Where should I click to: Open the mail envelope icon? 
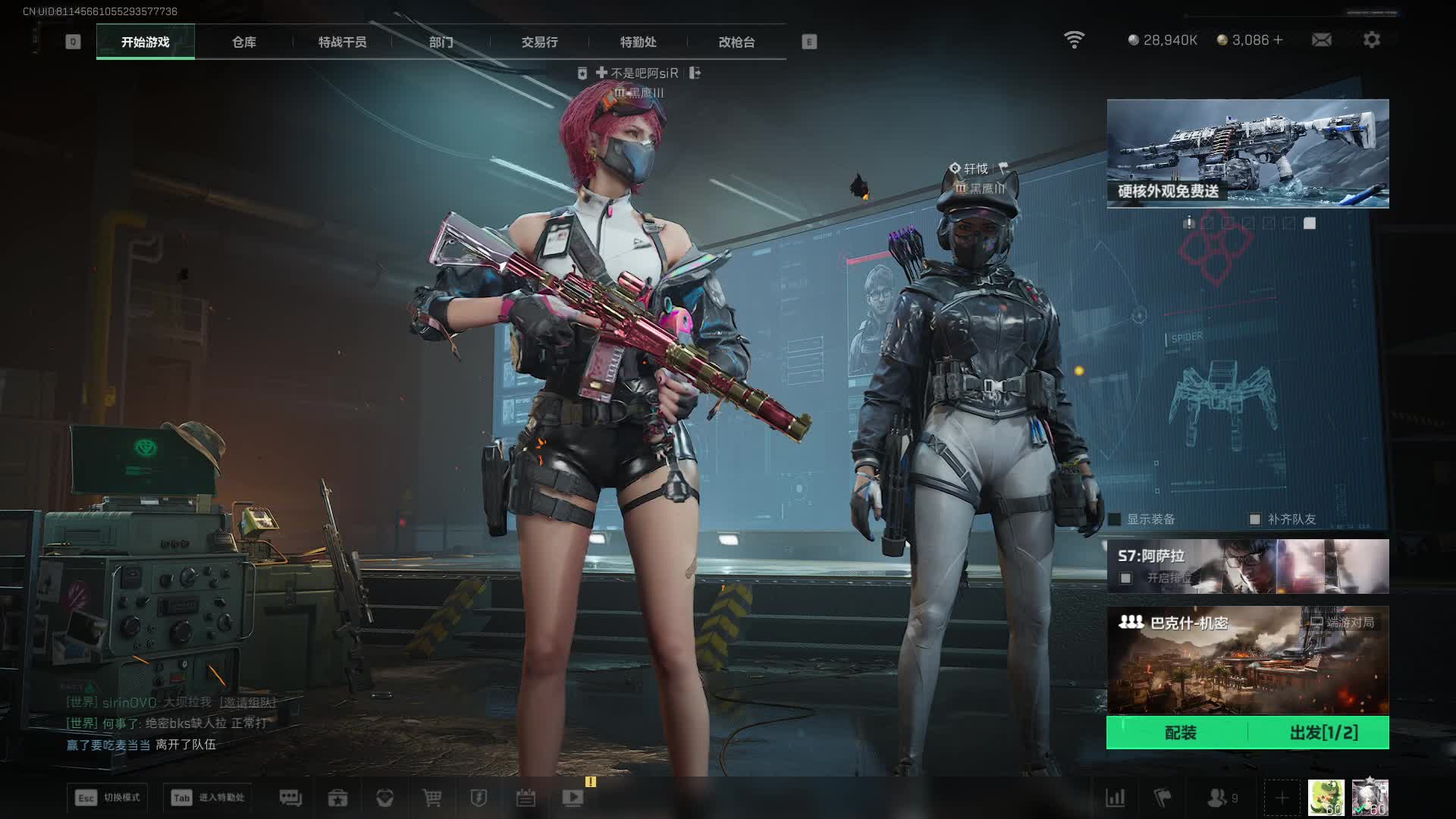[x=1321, y=39]
